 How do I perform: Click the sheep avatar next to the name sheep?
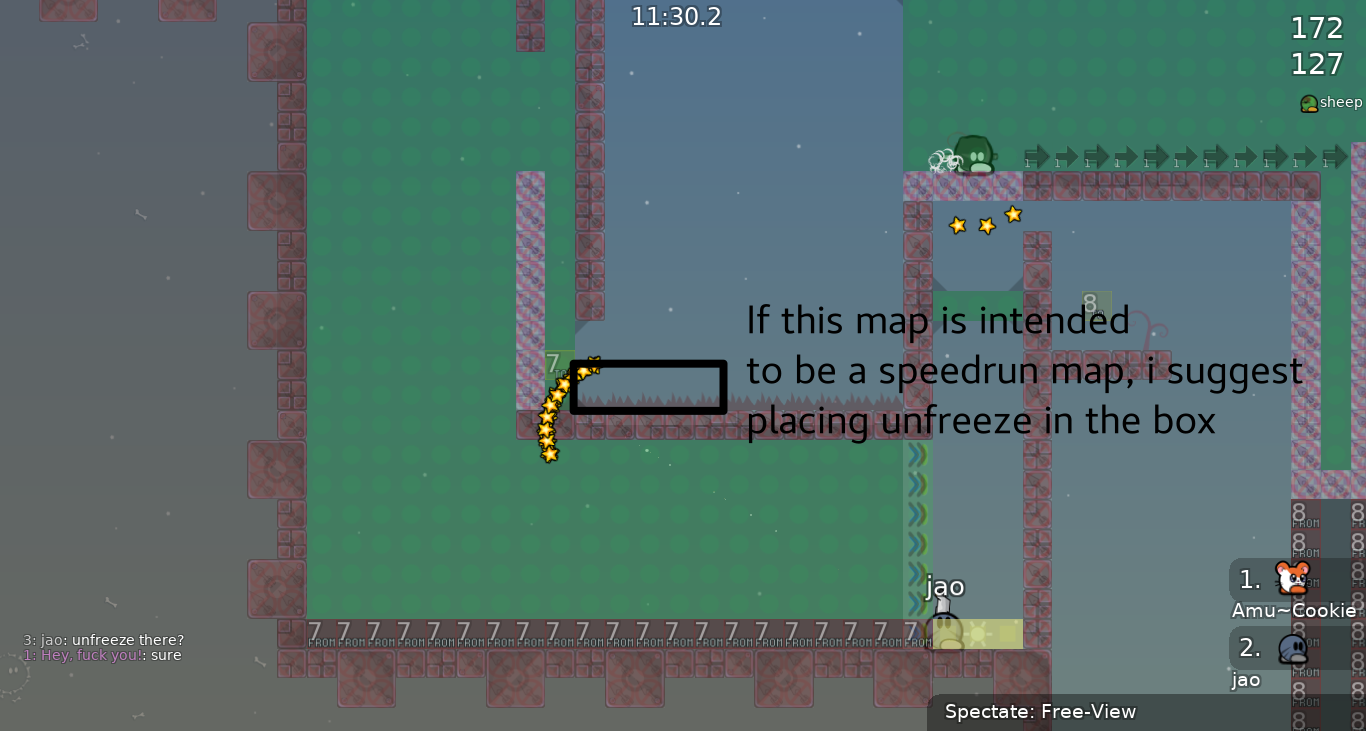[x=1308, y=101]
